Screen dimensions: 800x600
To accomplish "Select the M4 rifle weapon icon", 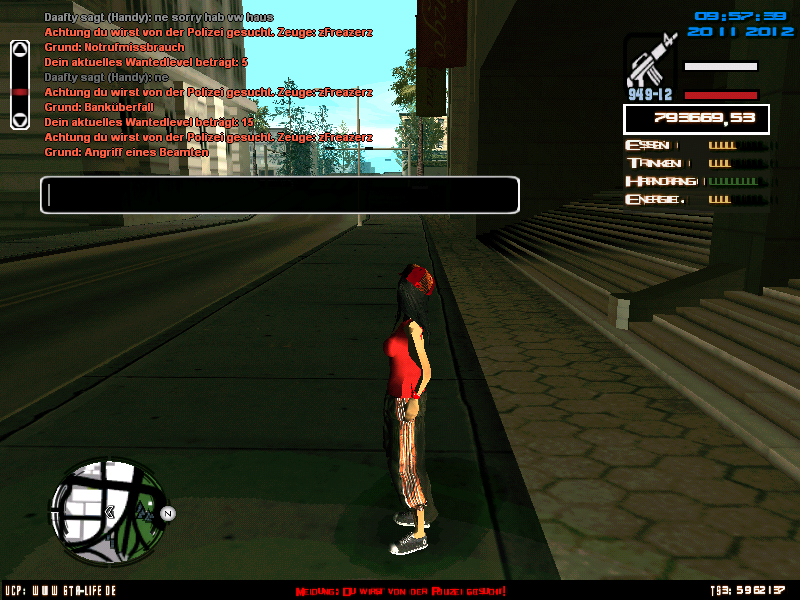I will point(649,64).
